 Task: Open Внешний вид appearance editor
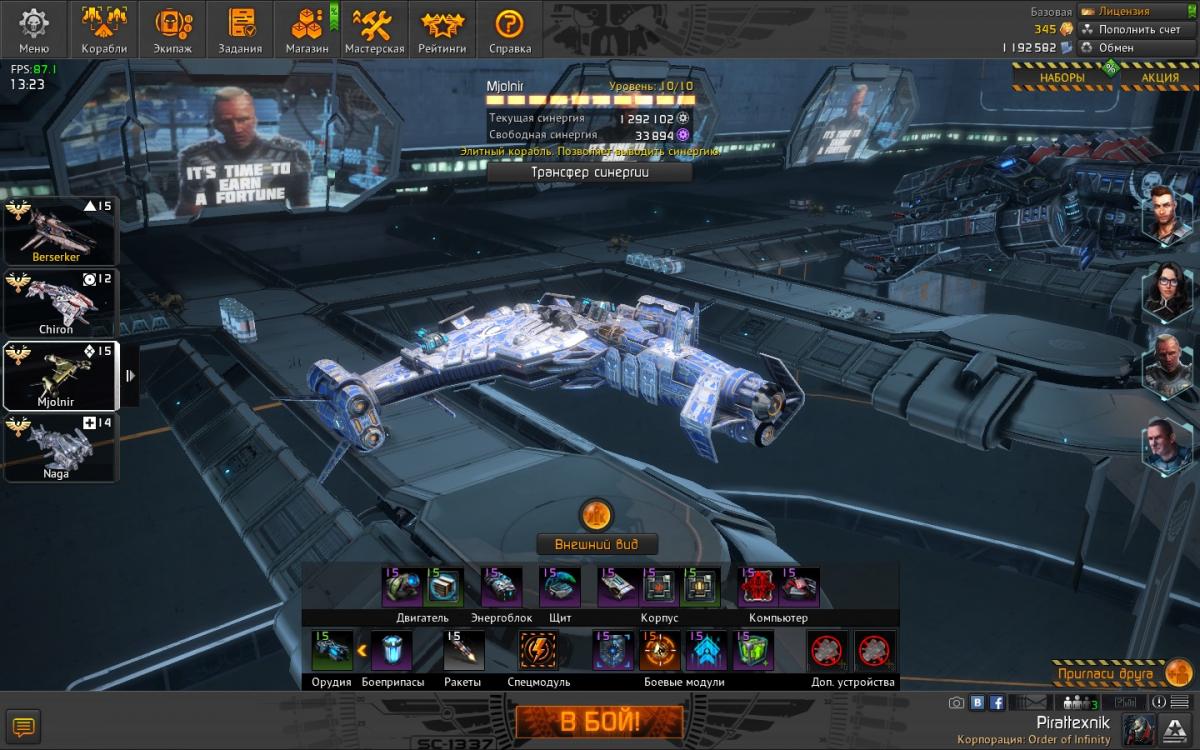(x=597, y=545)
